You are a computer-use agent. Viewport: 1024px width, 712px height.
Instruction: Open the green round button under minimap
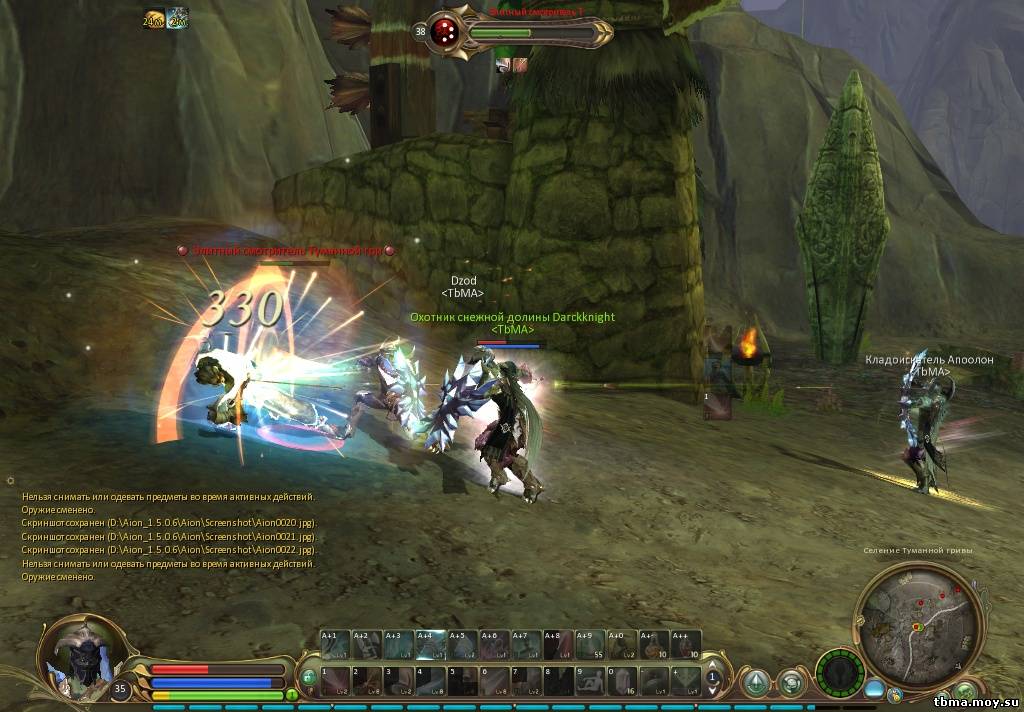pyautogui.click(x=965, y=692)
